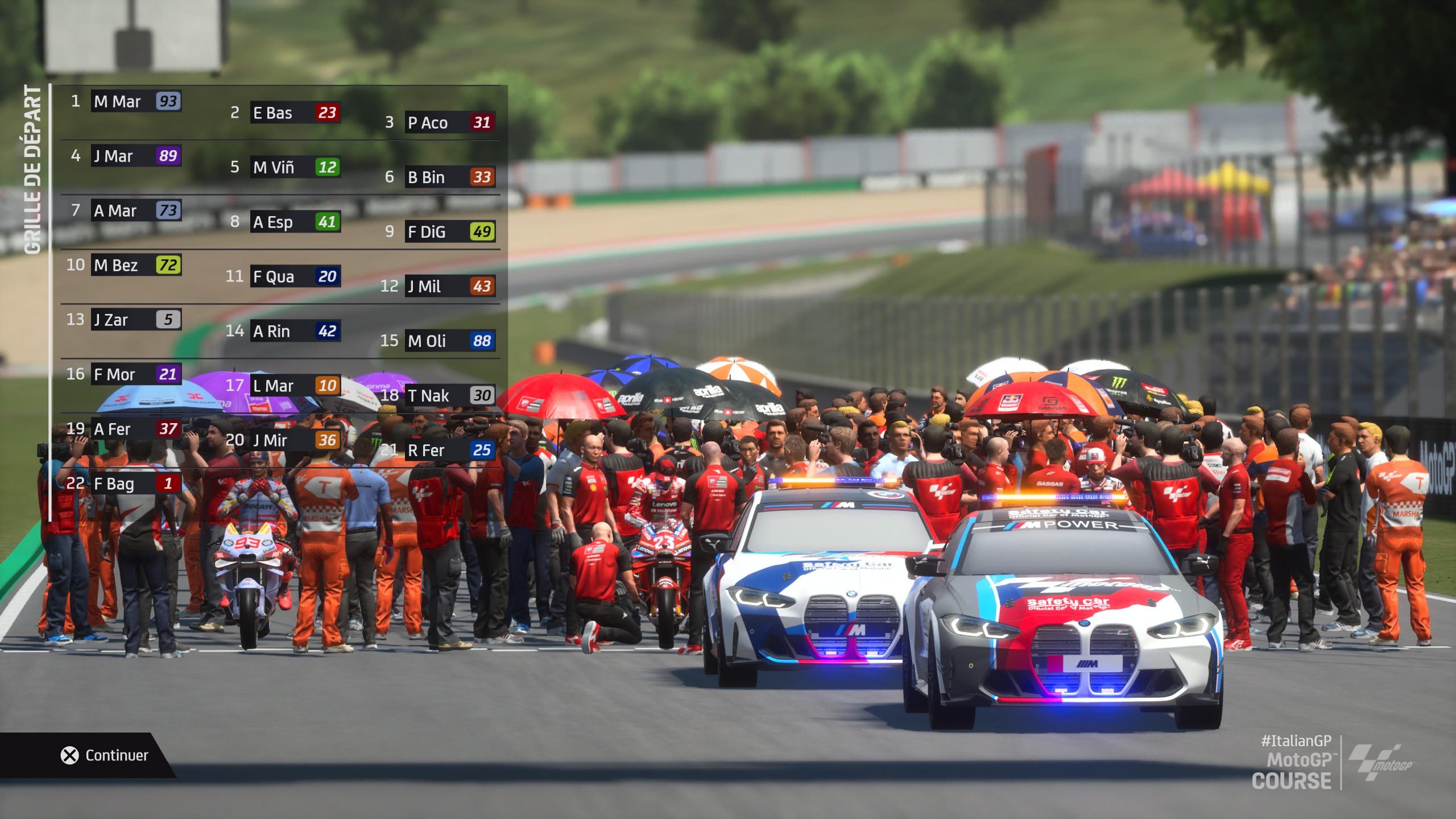1456x819 pixels.
Task: Select M Viñ 12 grid entry
Action: [295, 167]
